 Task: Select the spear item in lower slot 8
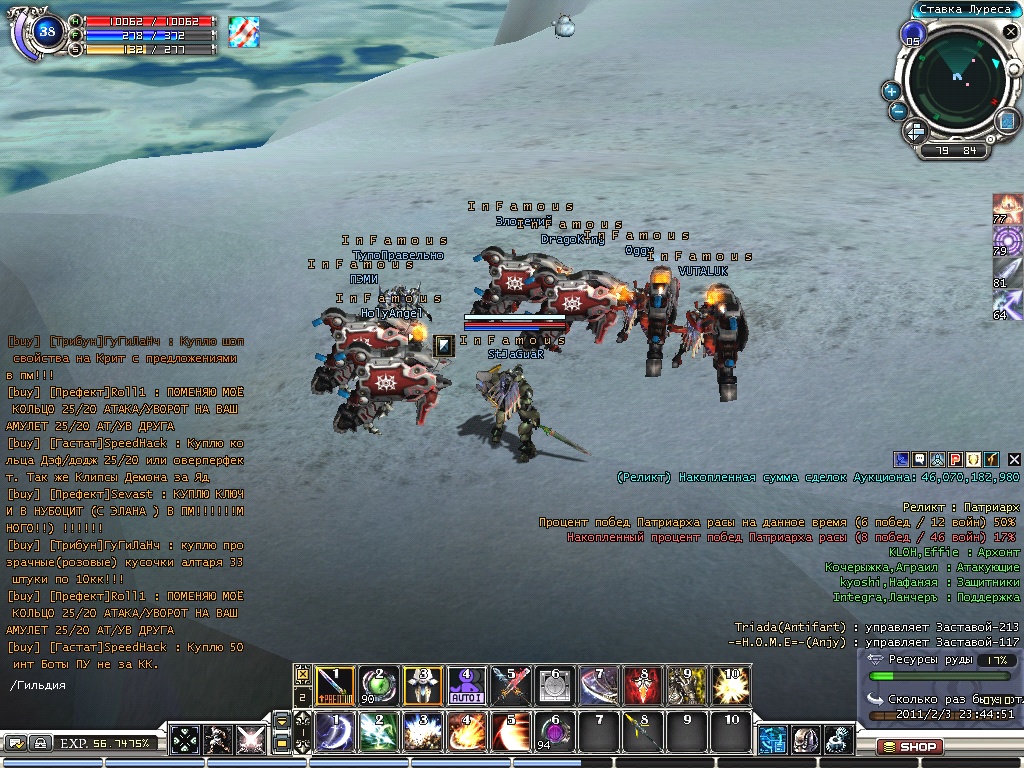(642, 732)
